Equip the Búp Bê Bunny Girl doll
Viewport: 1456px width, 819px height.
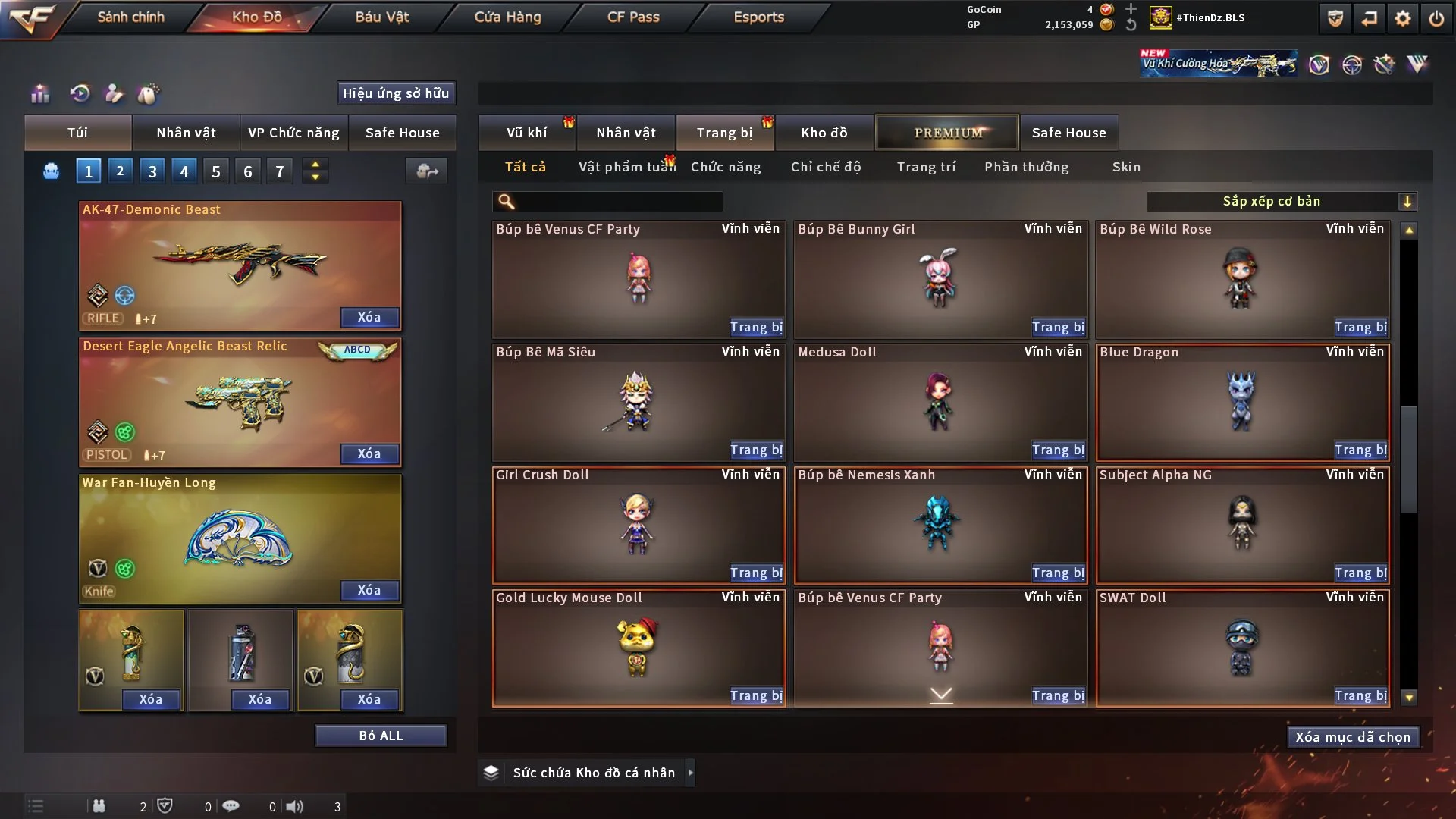1058,328
